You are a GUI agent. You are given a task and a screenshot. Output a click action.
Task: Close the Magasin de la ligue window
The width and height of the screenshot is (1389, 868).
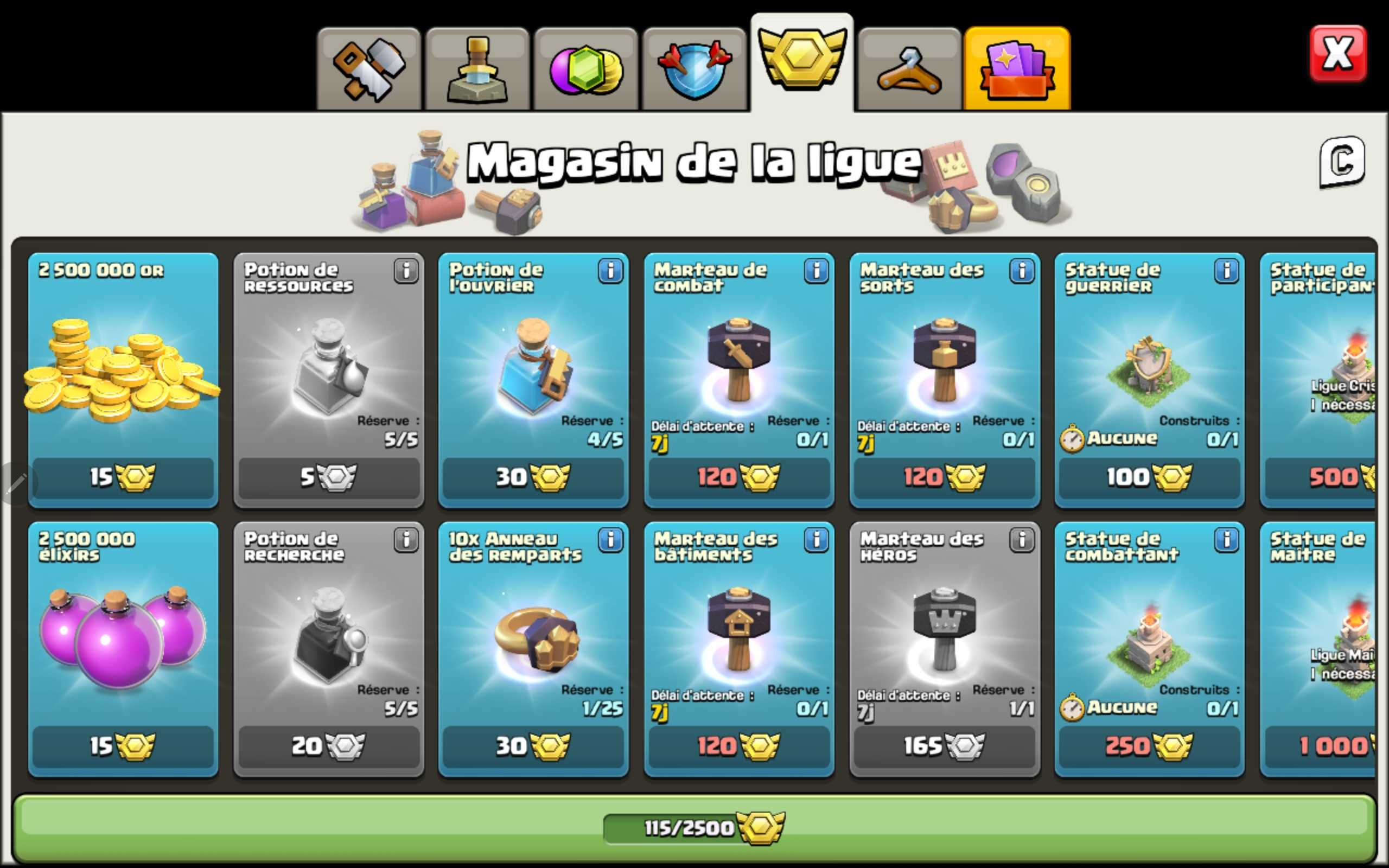tap(1339, 53)
